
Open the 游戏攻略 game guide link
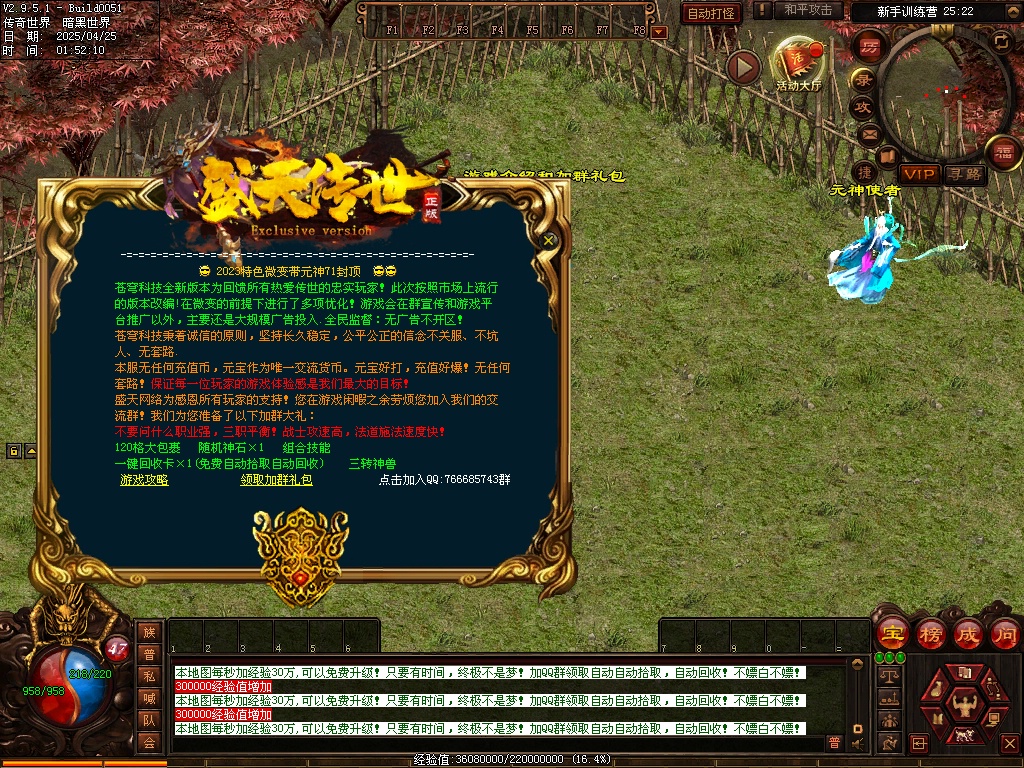click(x=144, y=480)
